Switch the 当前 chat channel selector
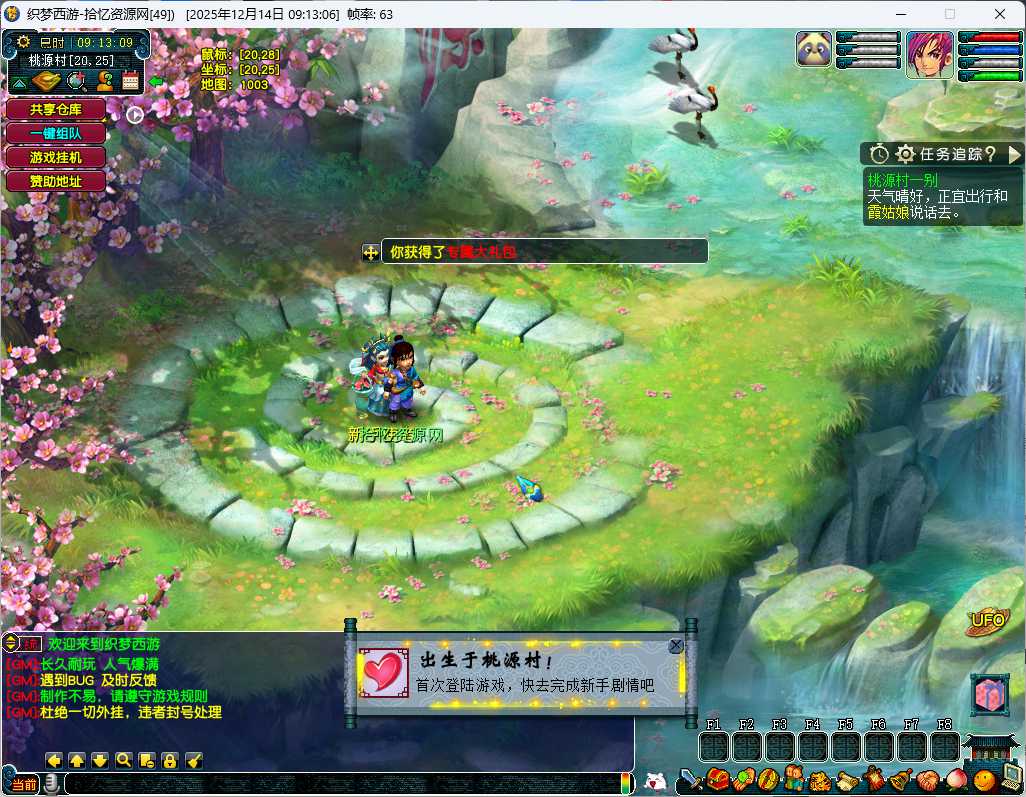The image size is (1026, 797). pyautogui.click(x=25, y=783)
